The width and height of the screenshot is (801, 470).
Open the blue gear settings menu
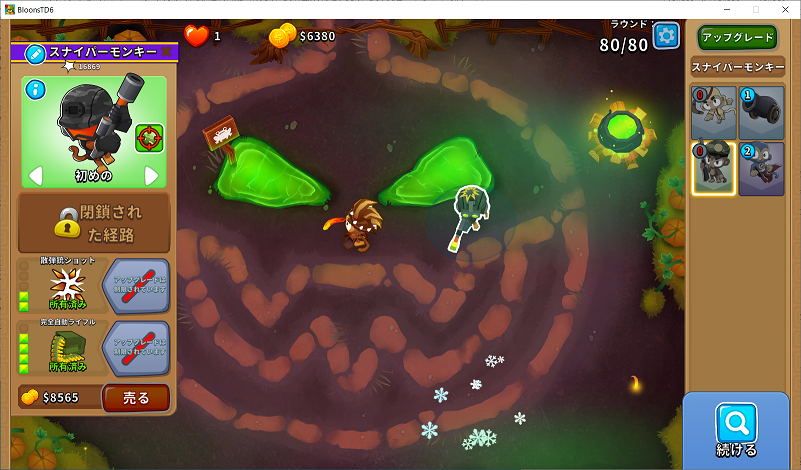[666, 36]
